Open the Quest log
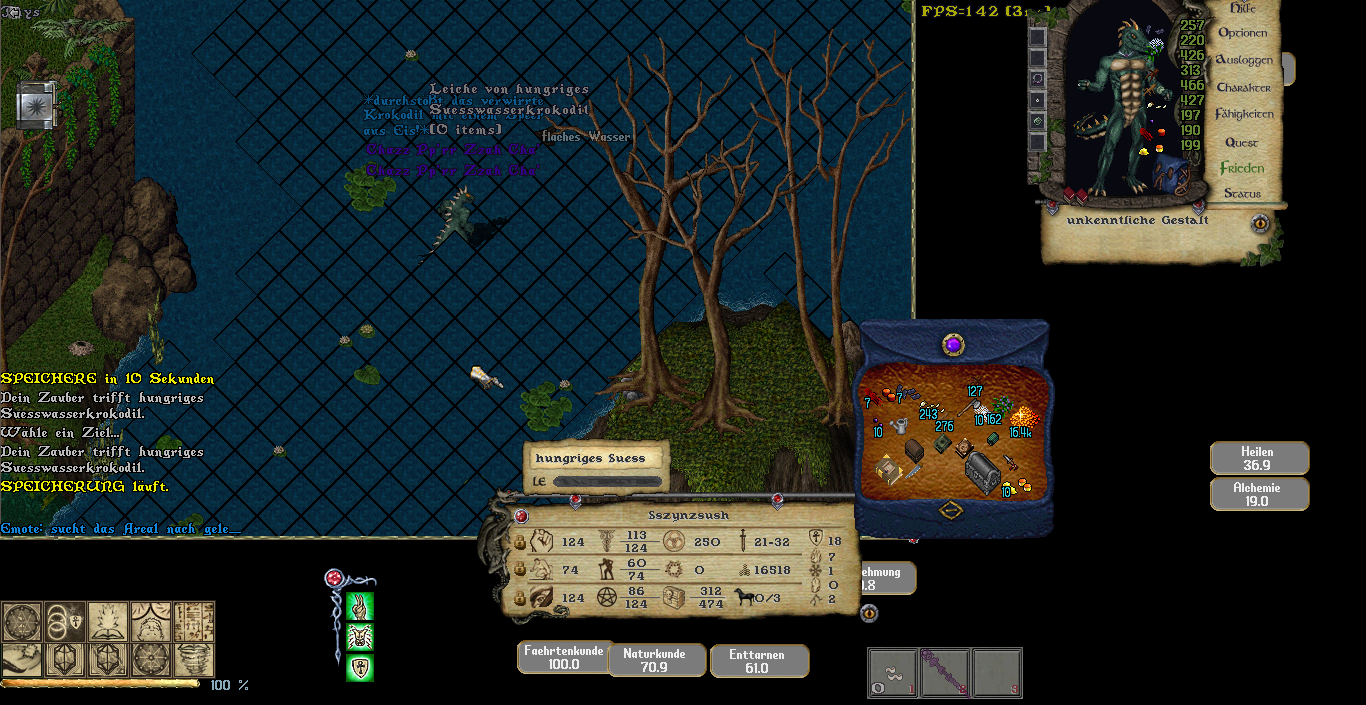Image resolution: width=1366 pixels, height=705 pixels. point(1241,143)
